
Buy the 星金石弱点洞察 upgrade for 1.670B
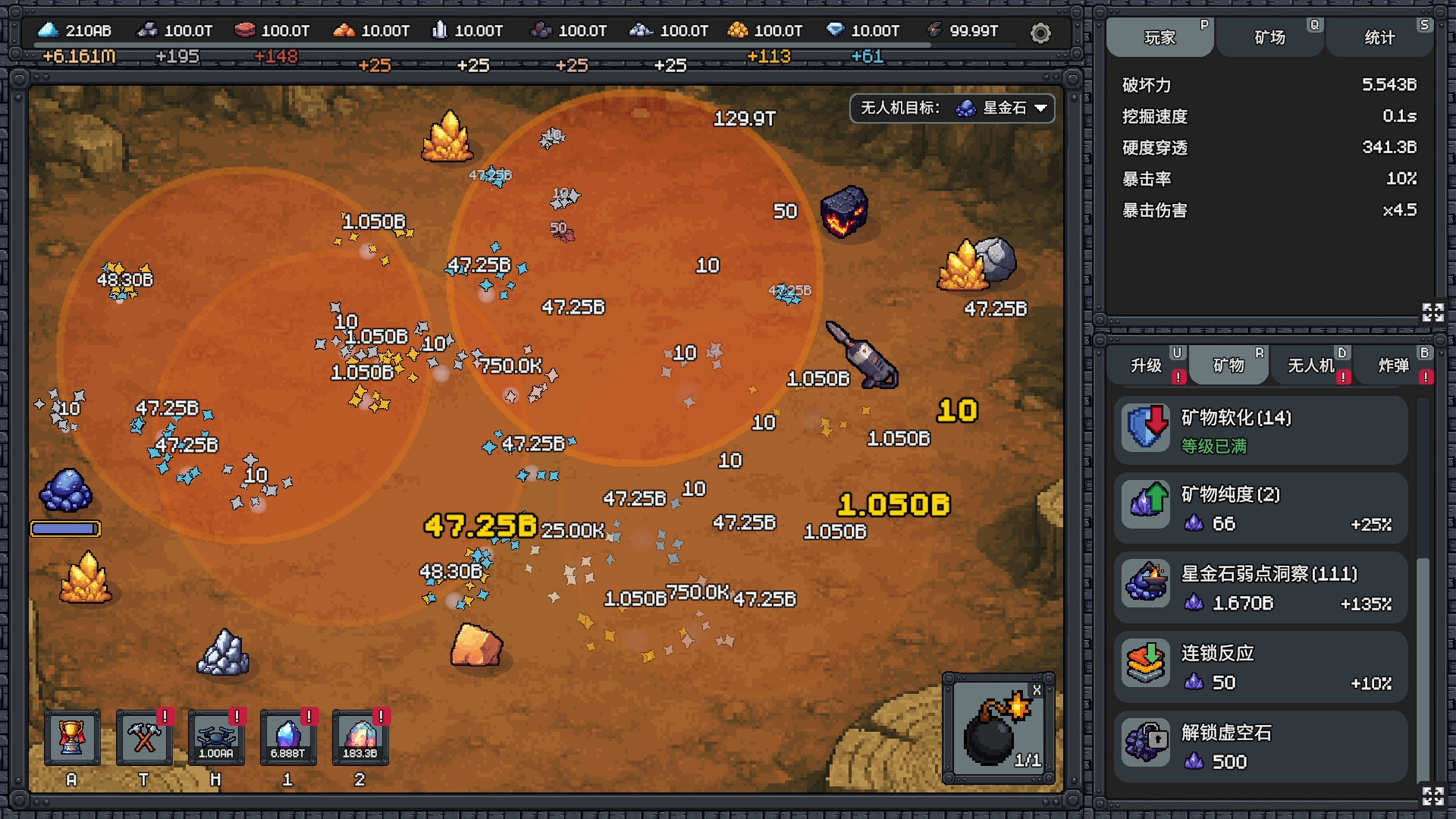coord(1261,588)
